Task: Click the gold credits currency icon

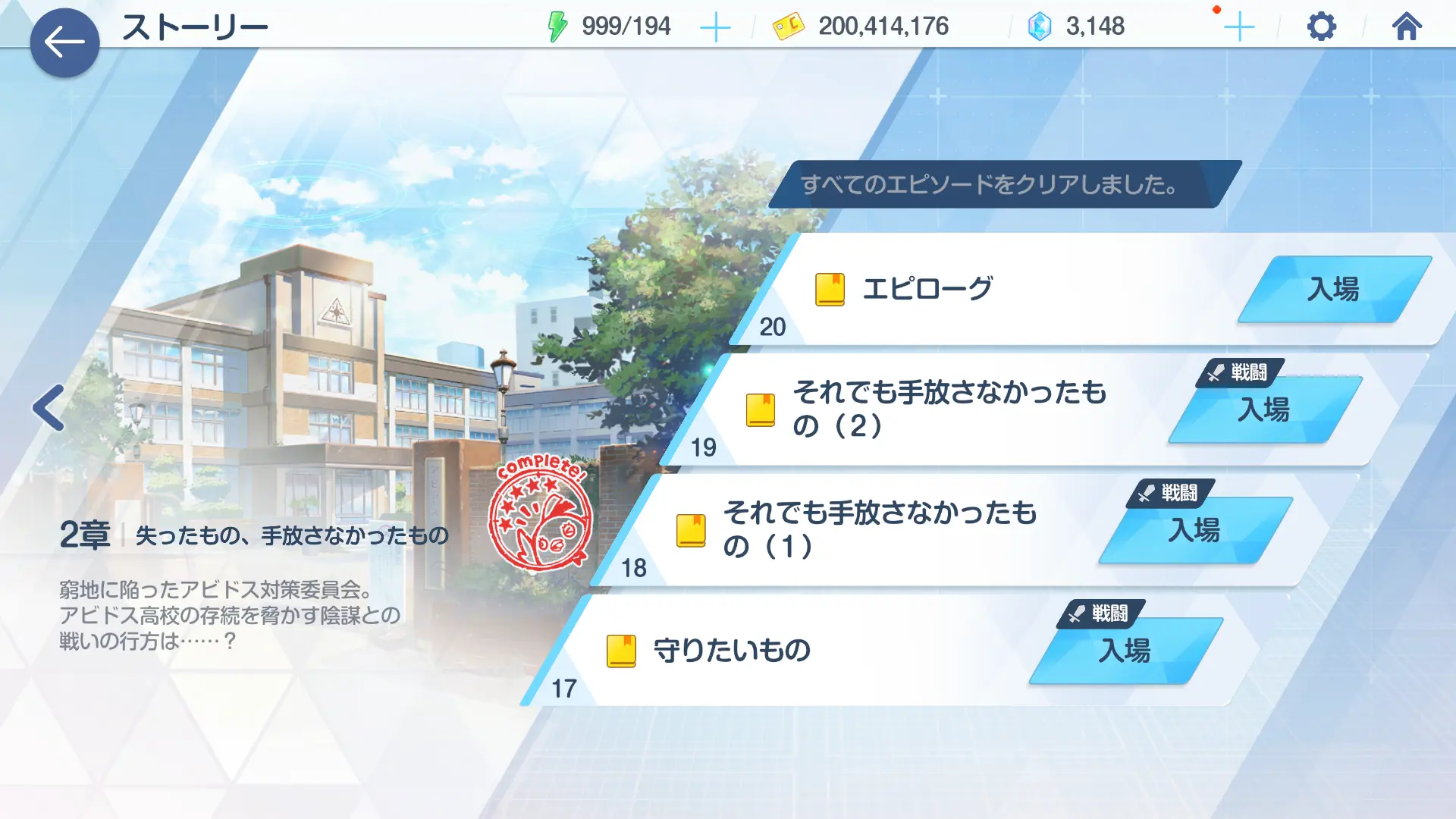Action: point(789,25)
